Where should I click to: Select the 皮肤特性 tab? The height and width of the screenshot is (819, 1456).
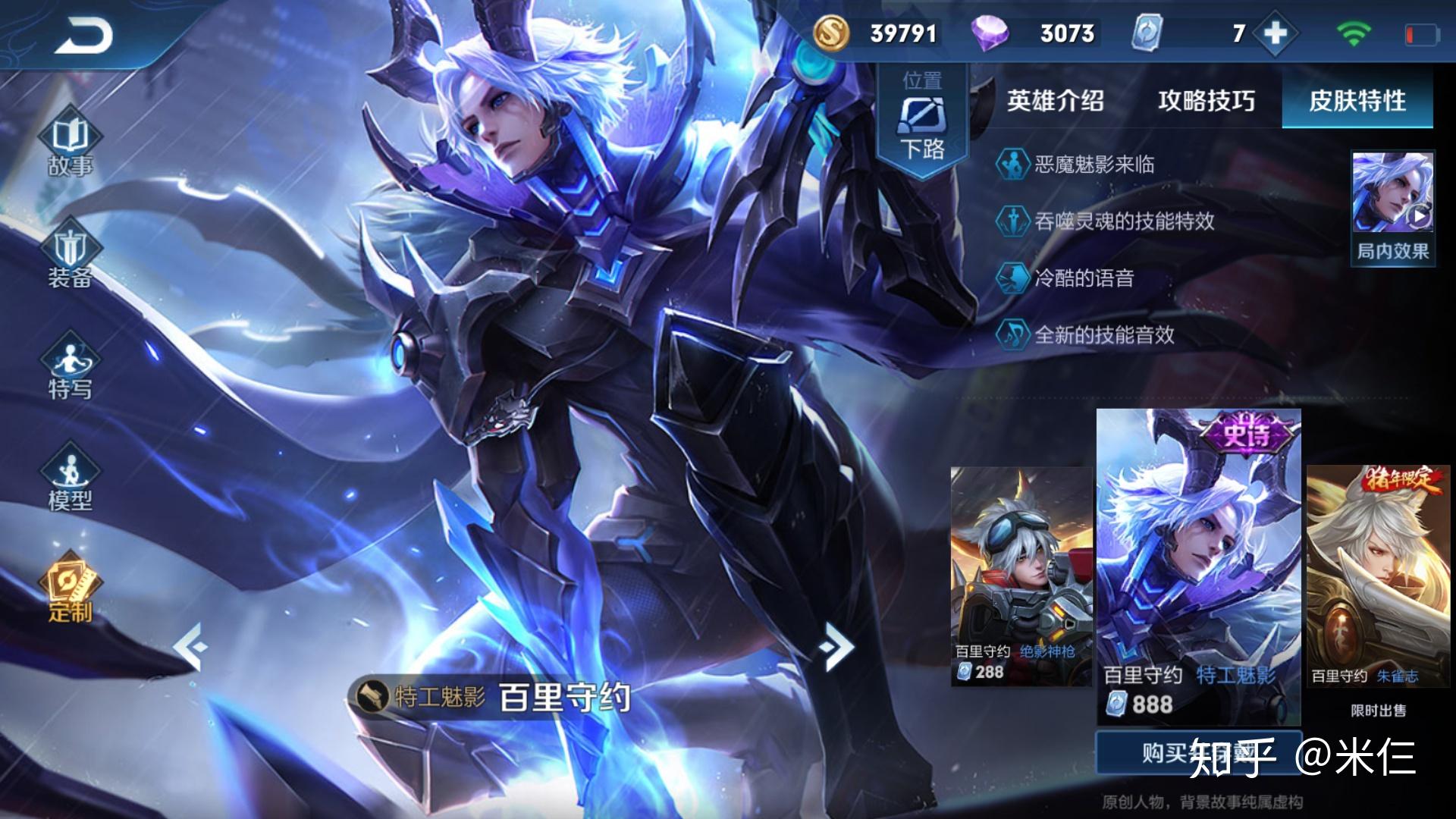click(1357, 101)
